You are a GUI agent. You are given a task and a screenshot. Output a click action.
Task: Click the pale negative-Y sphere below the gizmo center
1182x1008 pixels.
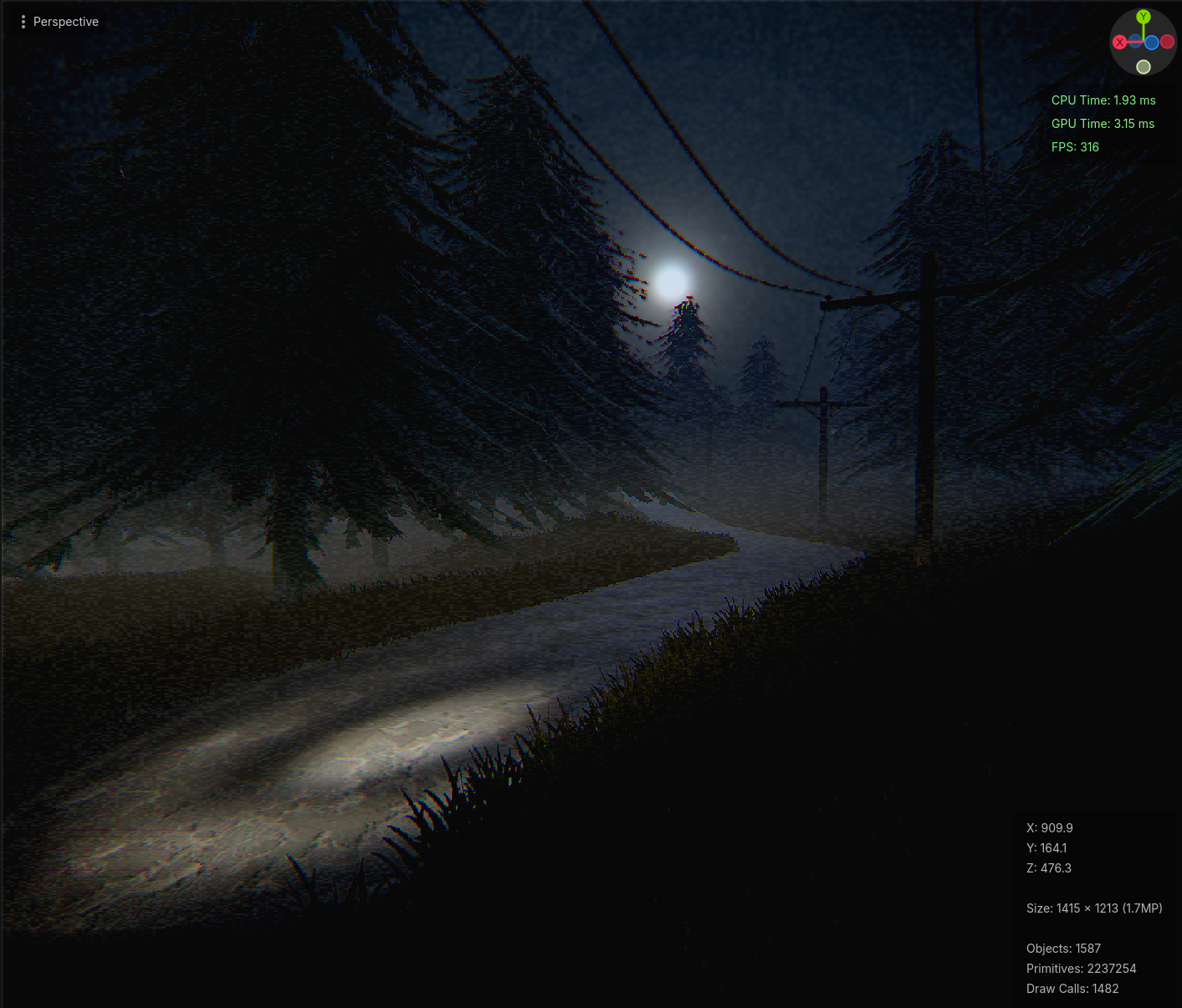(1144, 67)
